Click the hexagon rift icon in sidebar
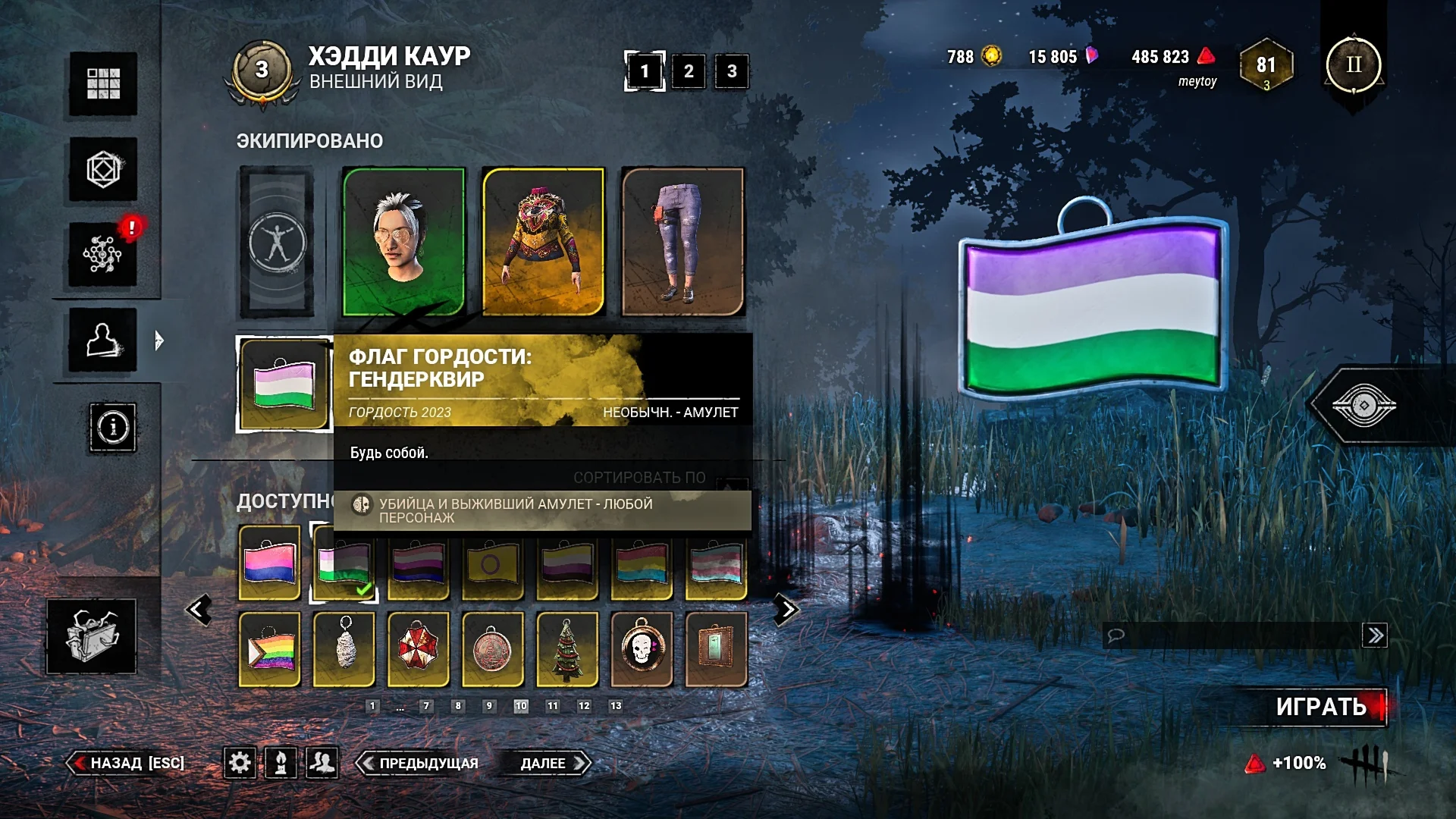 (102, 168)
